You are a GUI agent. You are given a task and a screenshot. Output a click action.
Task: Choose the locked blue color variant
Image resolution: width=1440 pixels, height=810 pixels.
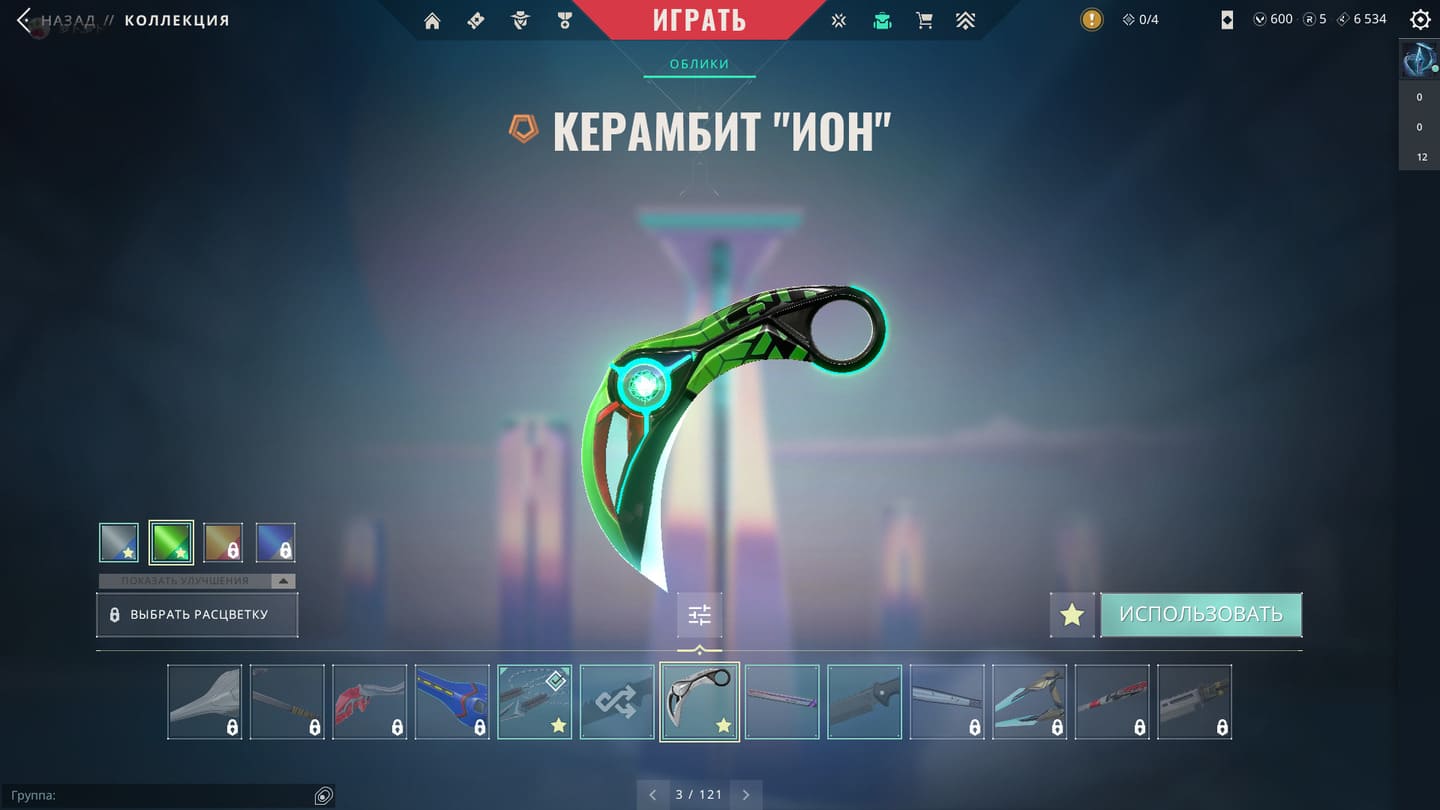(x=275, y=543)
